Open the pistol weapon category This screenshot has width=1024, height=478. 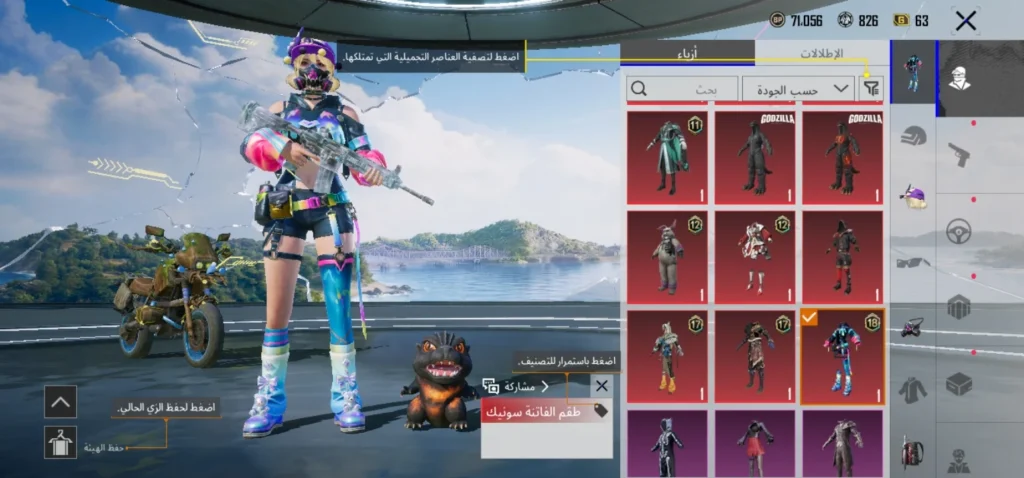click(x=959, y=154)
